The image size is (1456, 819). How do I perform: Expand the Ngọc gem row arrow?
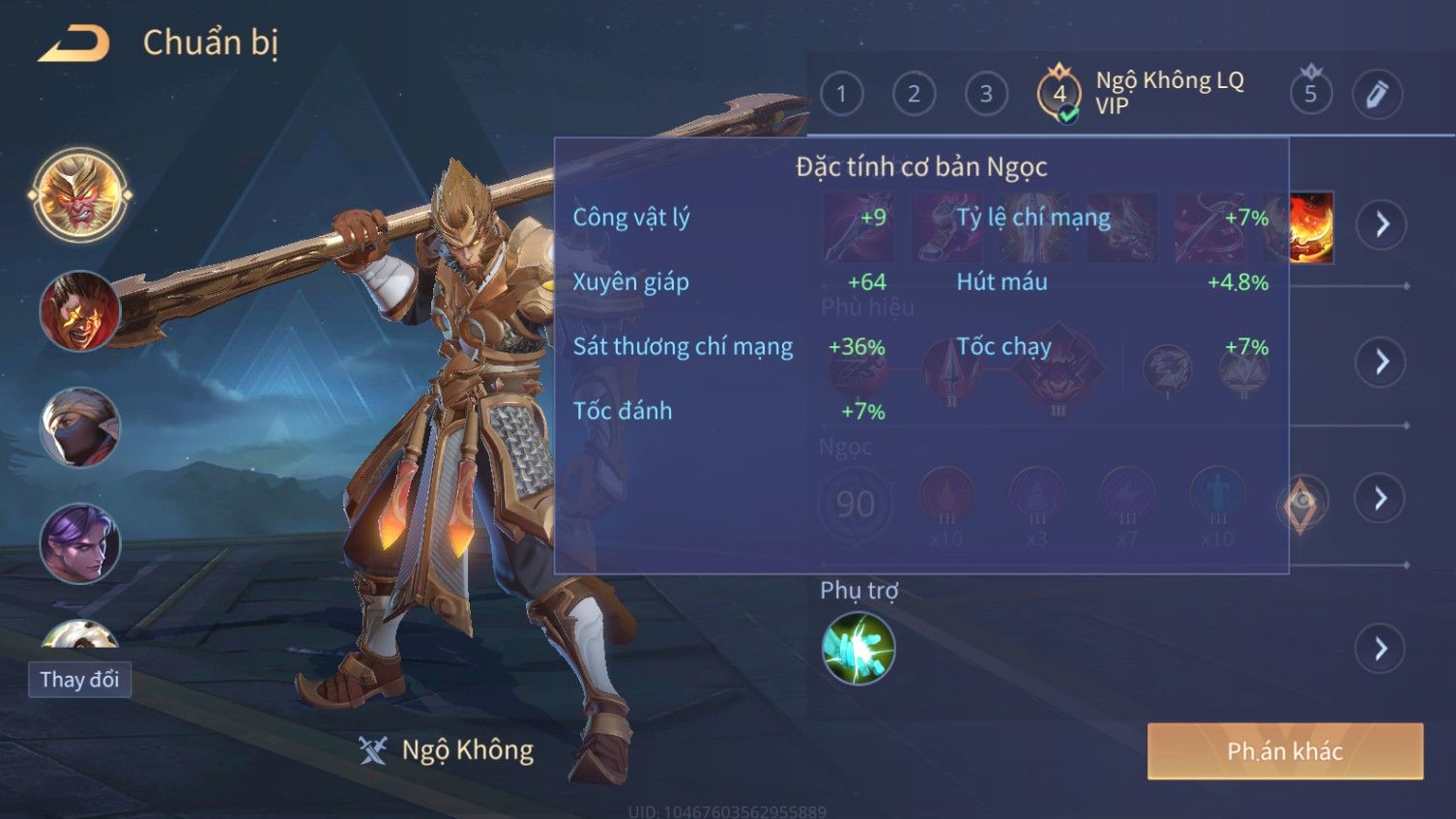coord(1381,498)
